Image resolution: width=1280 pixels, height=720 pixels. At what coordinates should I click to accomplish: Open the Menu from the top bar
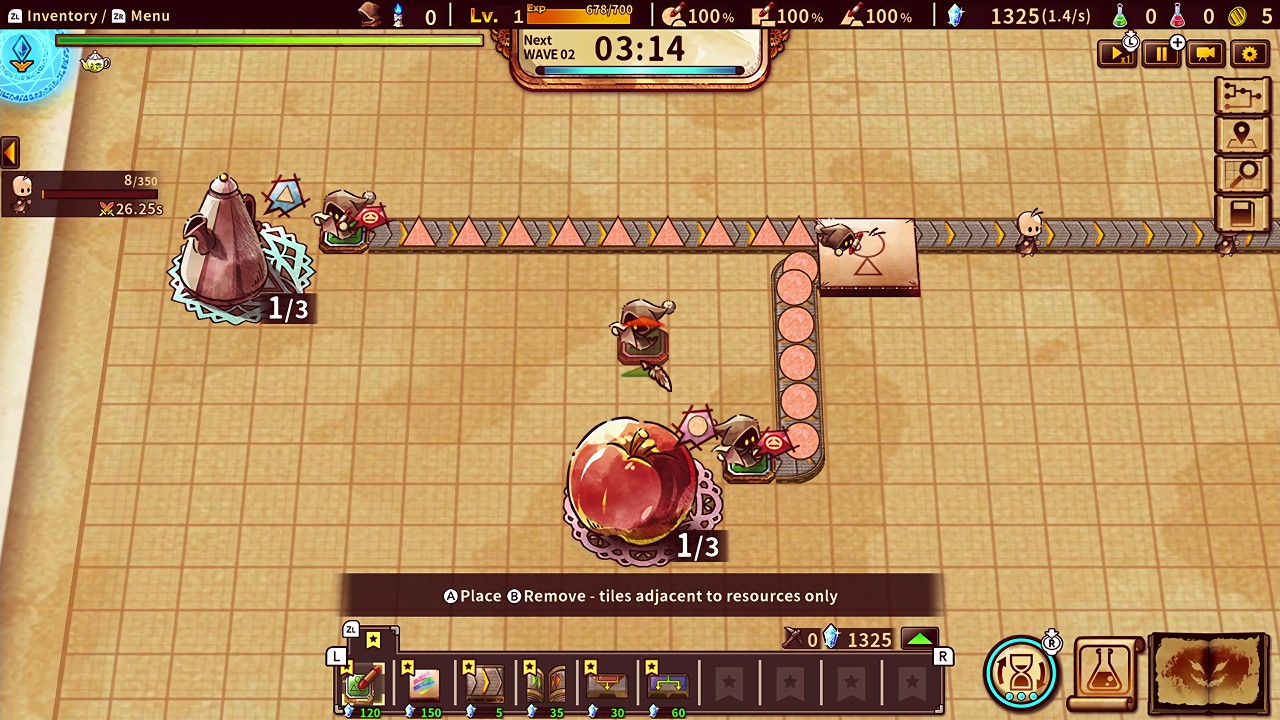click(x=150, y=15)
